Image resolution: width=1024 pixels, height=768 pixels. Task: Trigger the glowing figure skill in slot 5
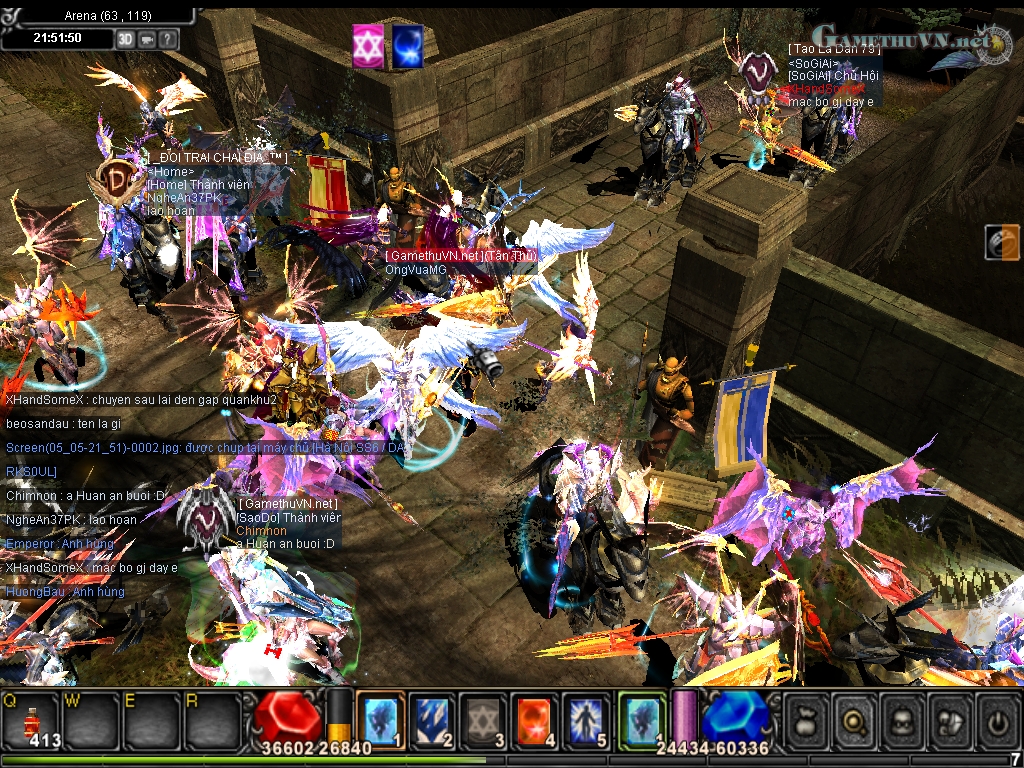(x=587, y=718)
